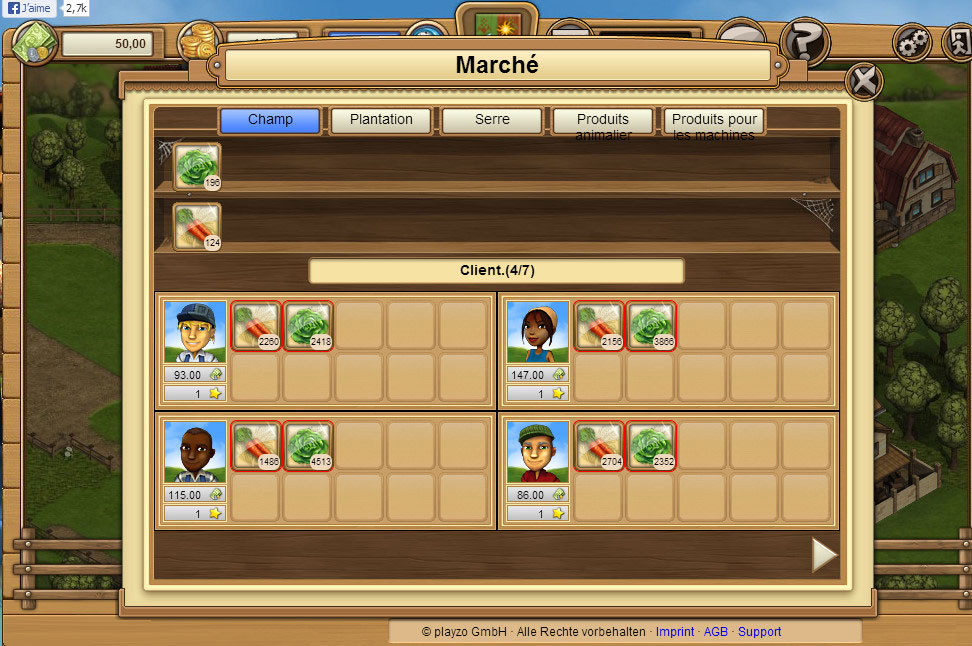Screen dimensions: 972x646
Task: Select the blue-capped client portrait
Action: coord(195,331)
